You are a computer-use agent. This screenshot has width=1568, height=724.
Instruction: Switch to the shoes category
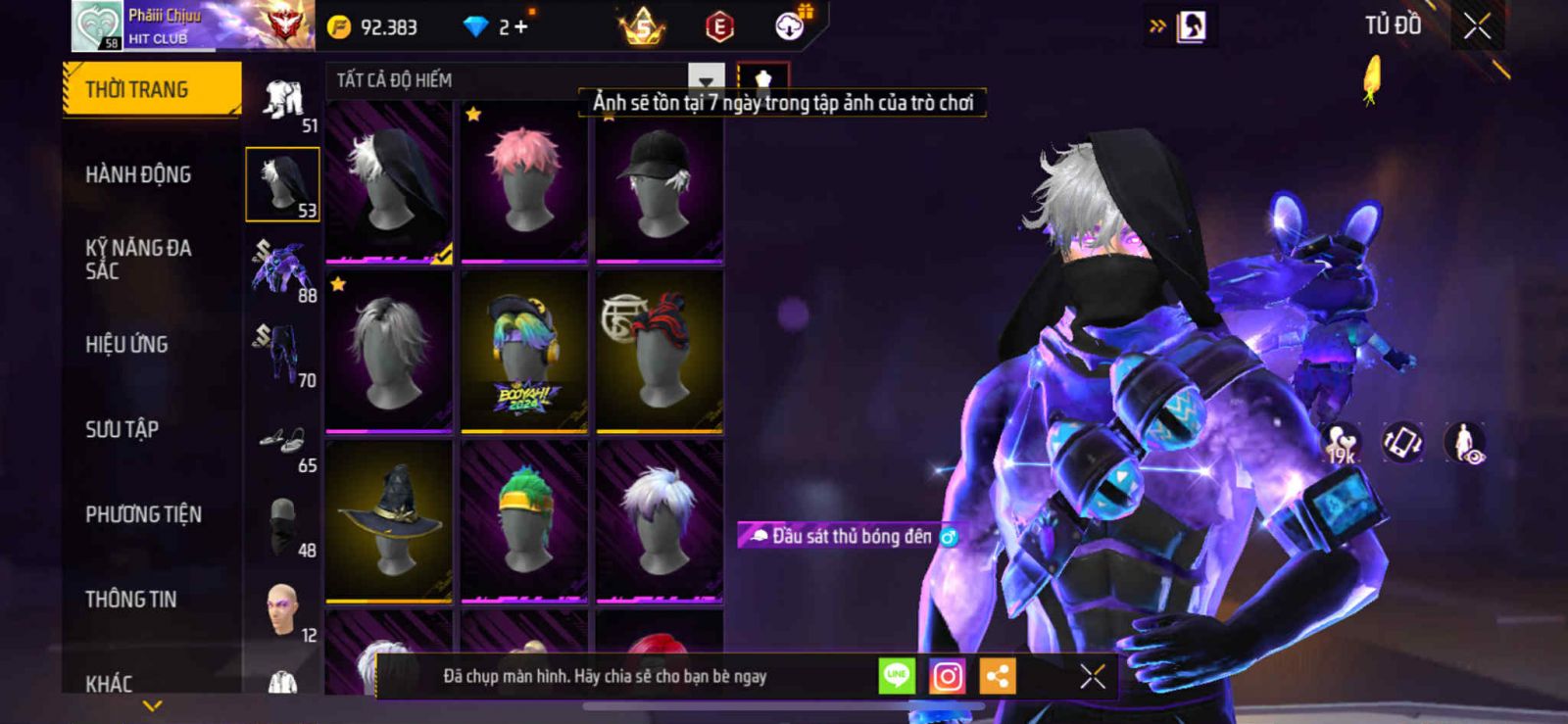tap(282, 441)
